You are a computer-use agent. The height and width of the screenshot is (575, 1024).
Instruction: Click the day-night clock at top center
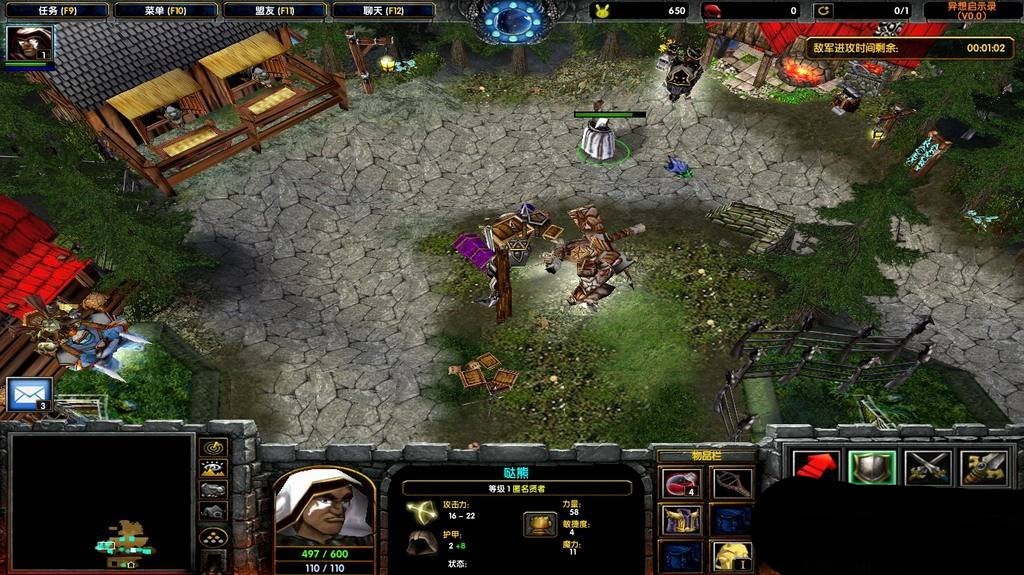point(512,22)
